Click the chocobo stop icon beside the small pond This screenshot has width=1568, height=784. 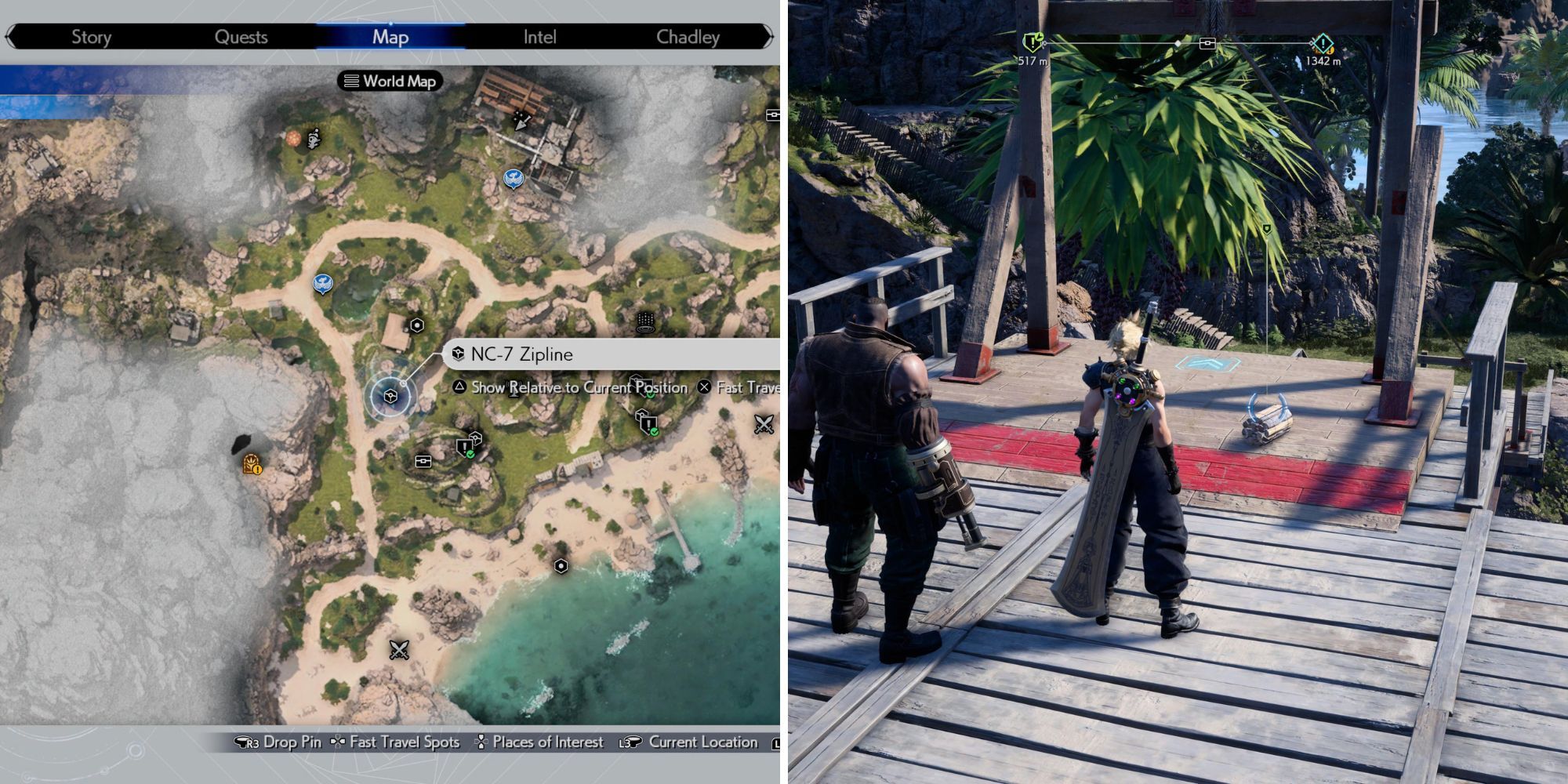(x=323, y=281)
